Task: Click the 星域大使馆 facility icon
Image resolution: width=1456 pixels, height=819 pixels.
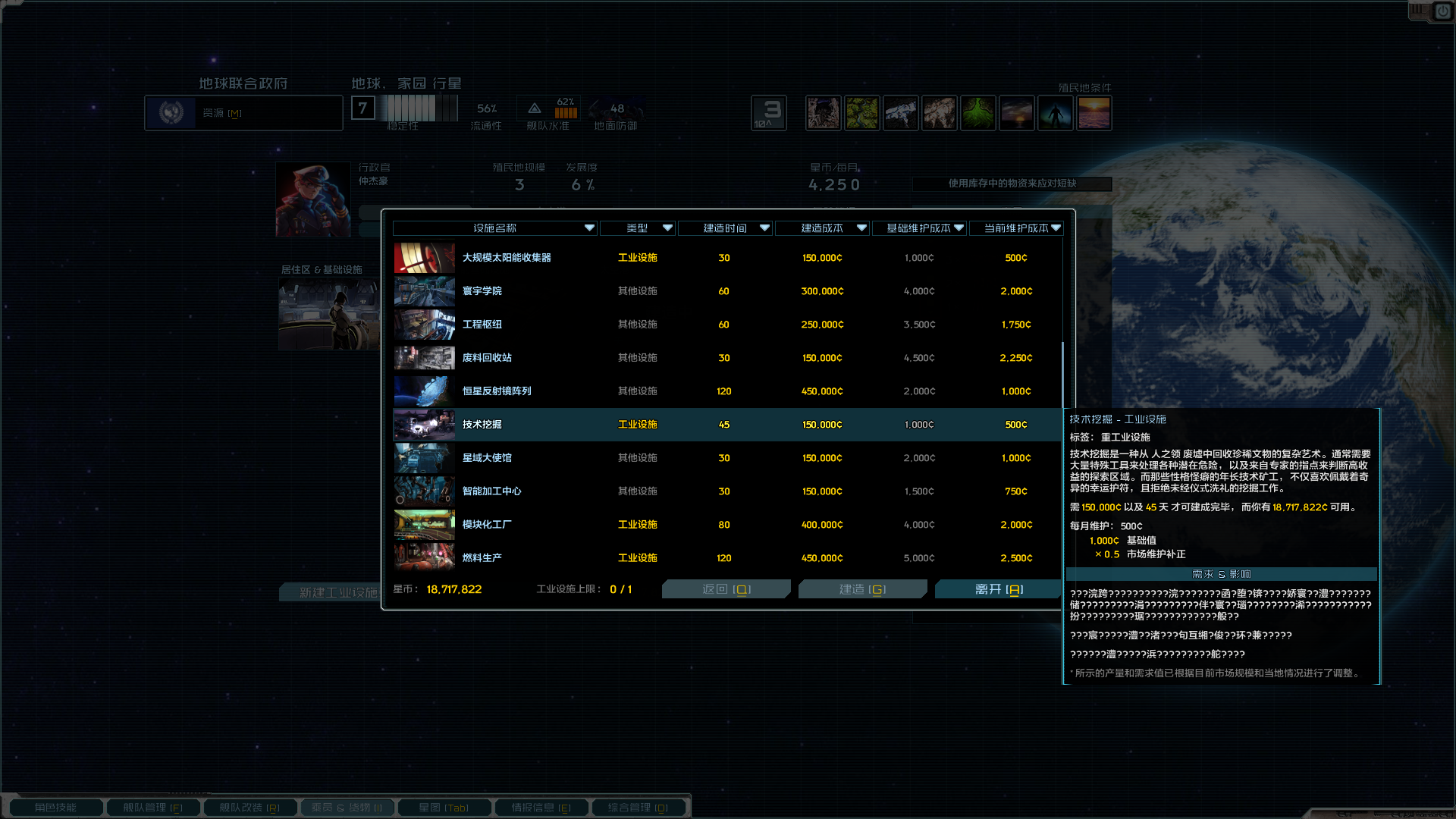Action: coord(423,457)
